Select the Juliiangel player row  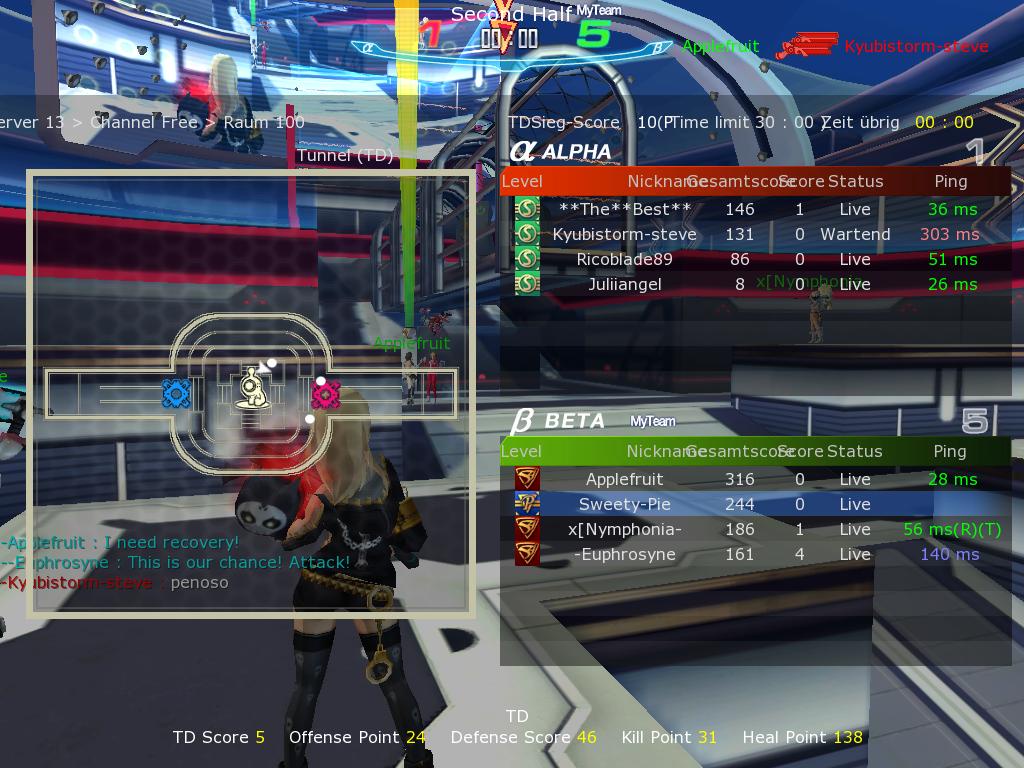(625, 284)
